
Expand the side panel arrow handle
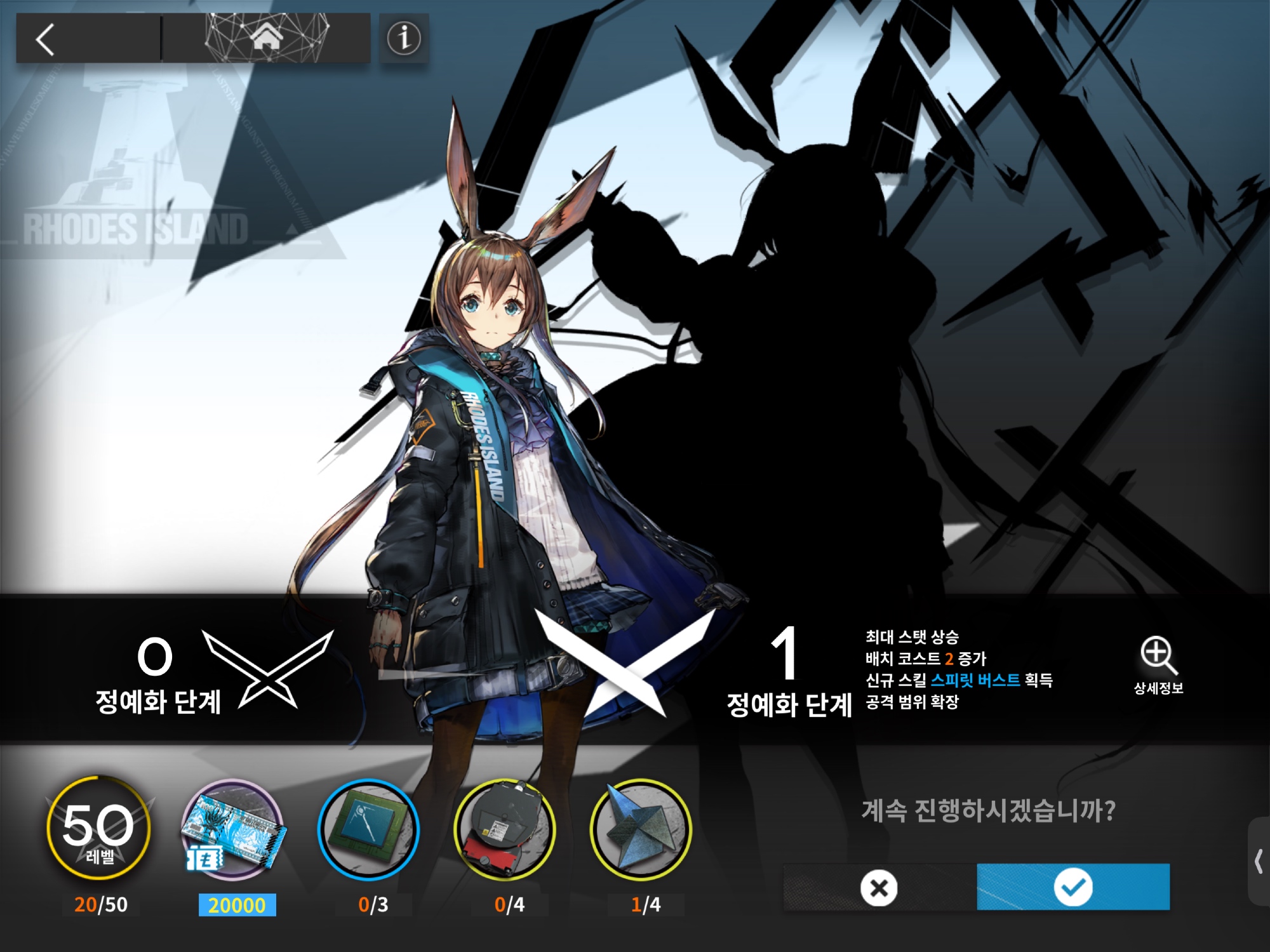[x=1259, y=862]
